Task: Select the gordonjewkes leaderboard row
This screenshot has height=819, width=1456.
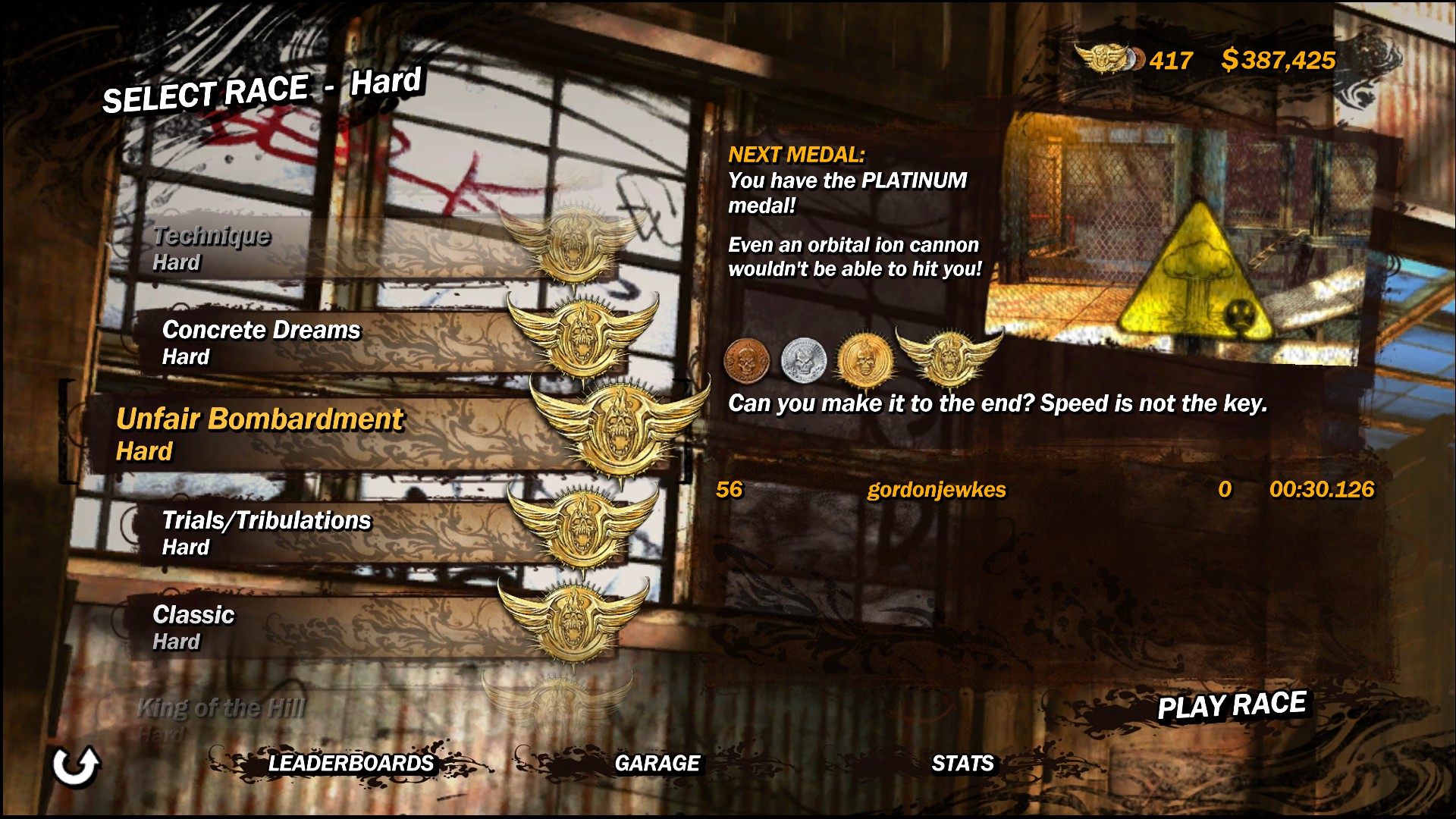Action: click(1045, 490)
